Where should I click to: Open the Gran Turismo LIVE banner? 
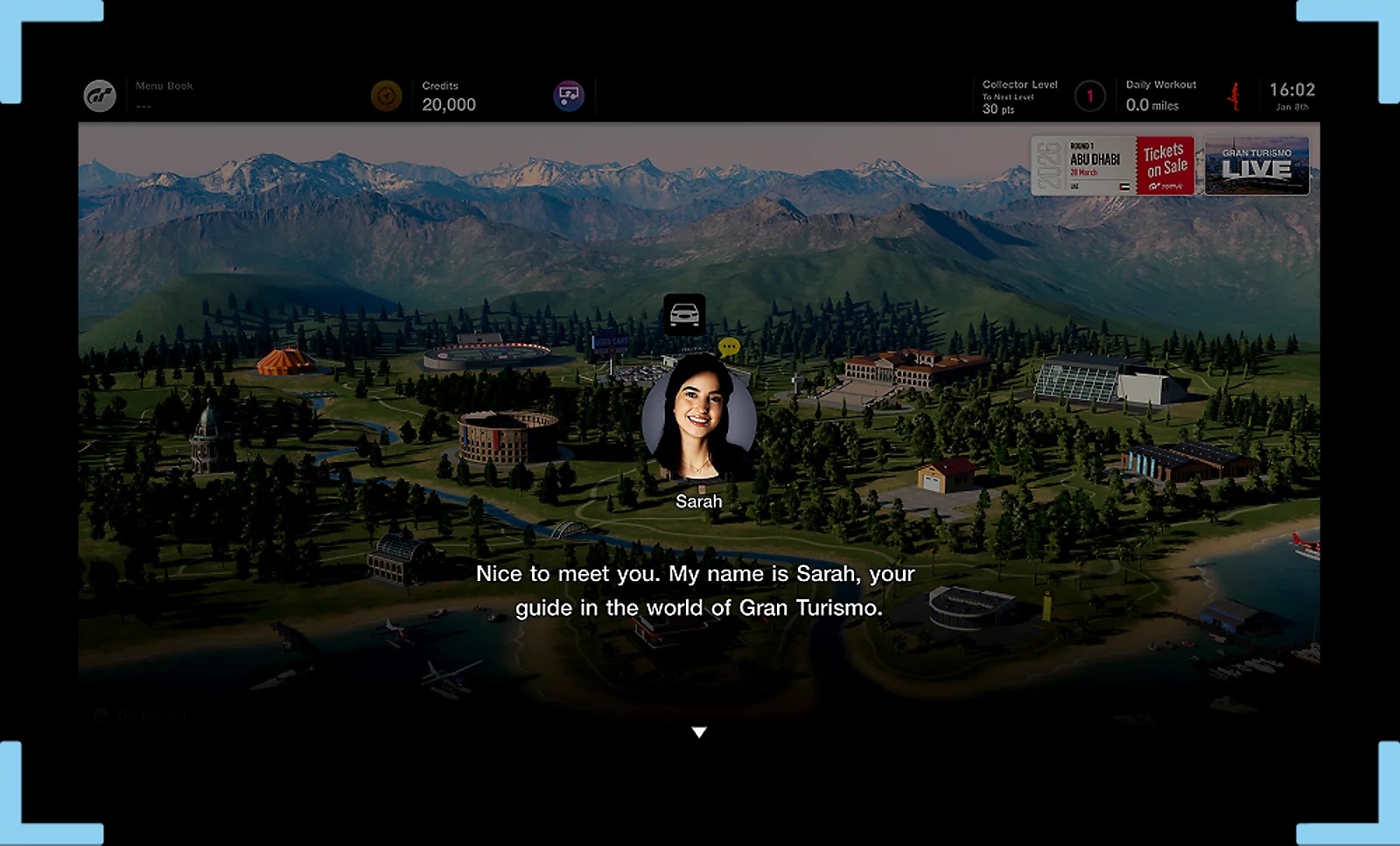[1256, 165]
